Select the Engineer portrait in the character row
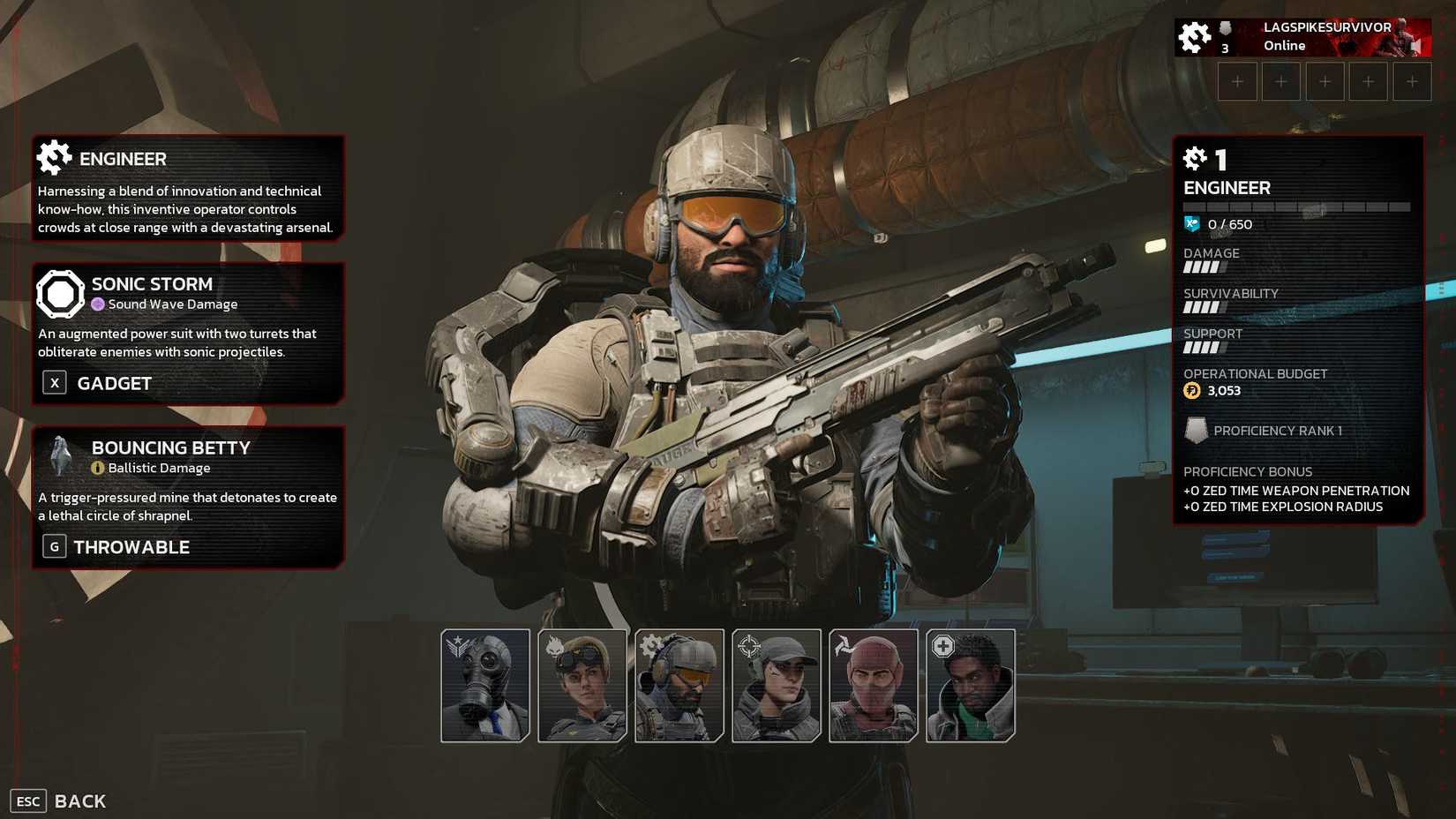Image resolution: width=1456 pixels, height=819 pixels. pyautogui.click(x=679, y=684)
